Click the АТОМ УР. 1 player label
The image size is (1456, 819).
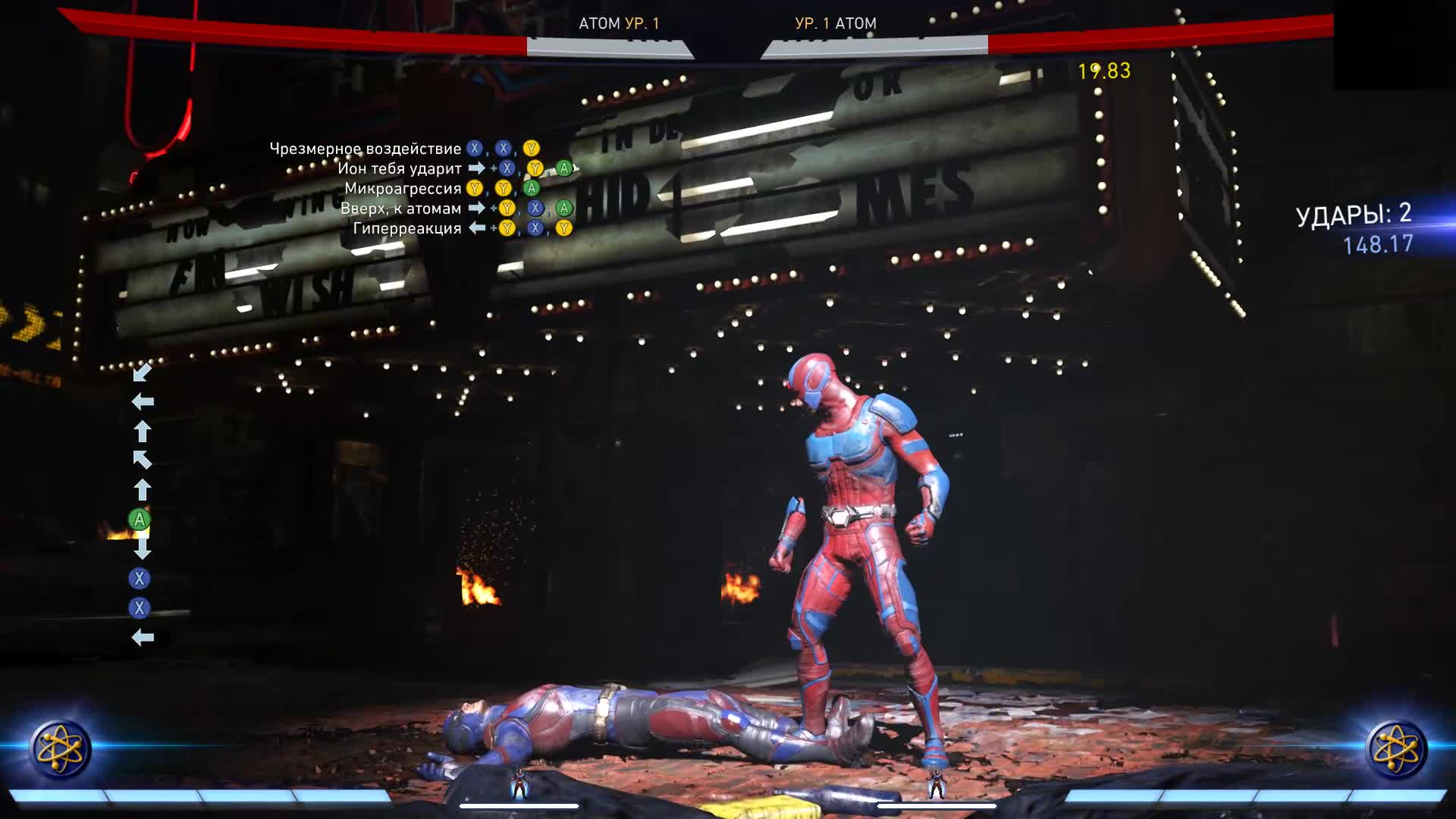click(x=620, y=24)
